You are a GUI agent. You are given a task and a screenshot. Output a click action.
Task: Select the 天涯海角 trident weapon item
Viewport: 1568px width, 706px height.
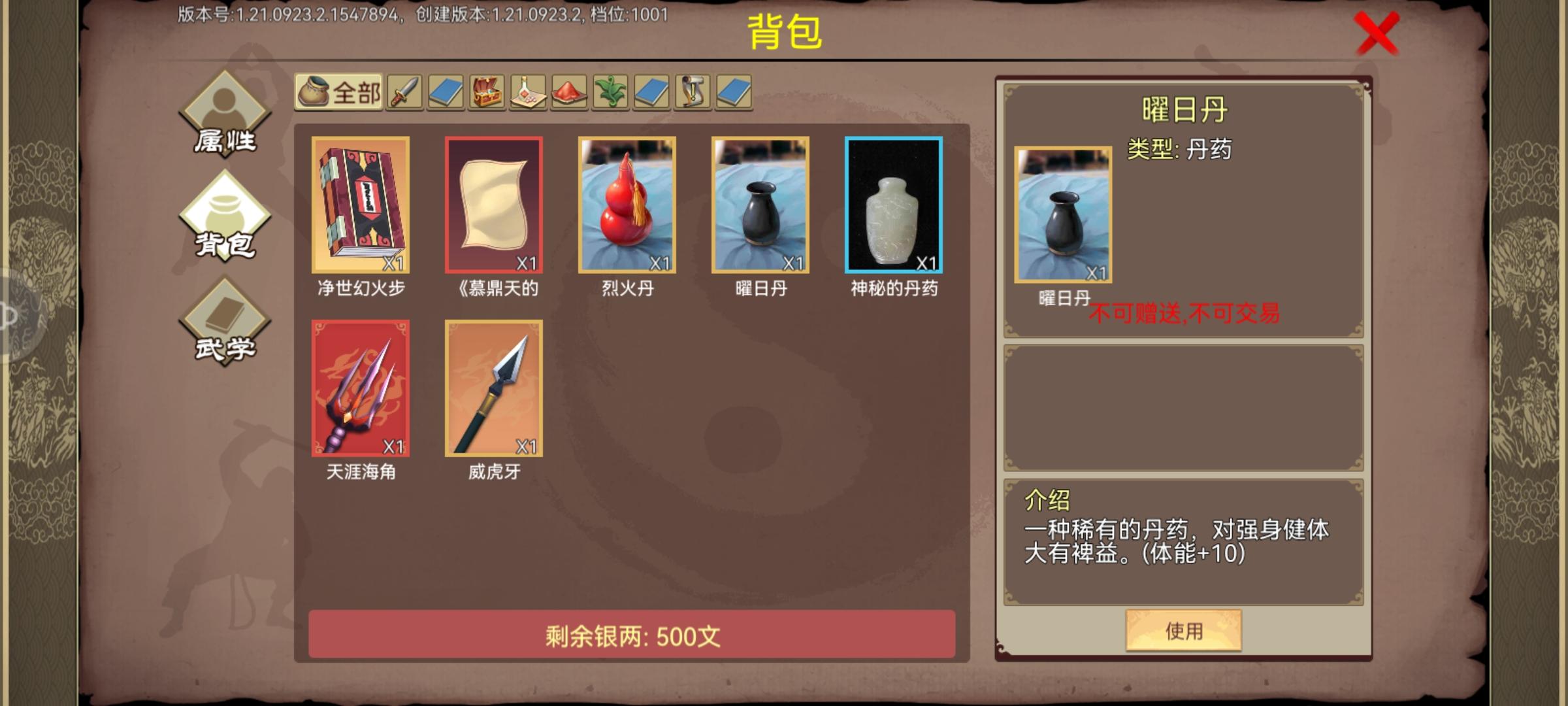[360, 386]
